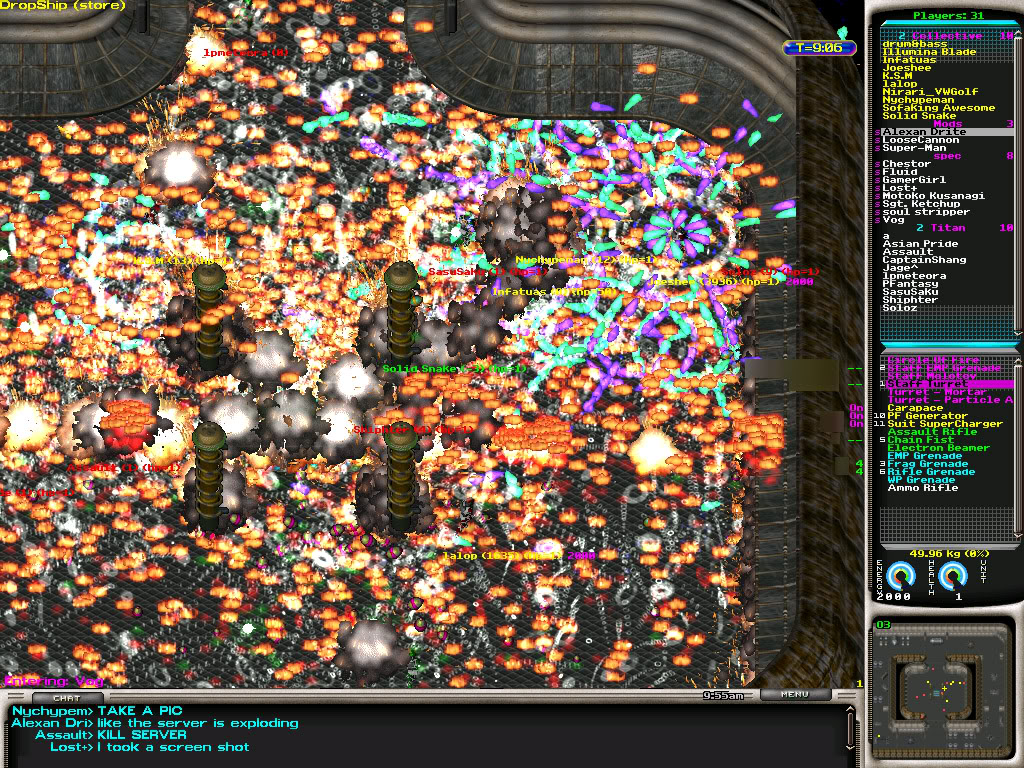Select Ammo Rifle in the inventory
The height and width of the screenshot is (768, 1024).
tap(922, 488)
